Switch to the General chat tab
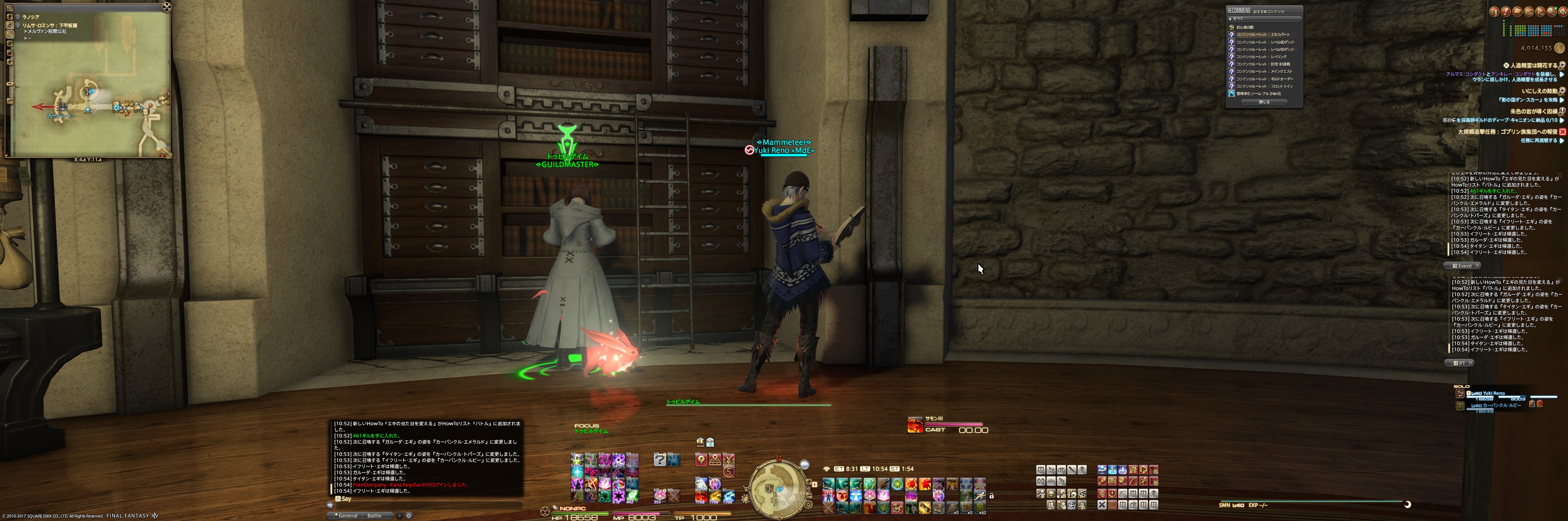 tap(348, 516)
